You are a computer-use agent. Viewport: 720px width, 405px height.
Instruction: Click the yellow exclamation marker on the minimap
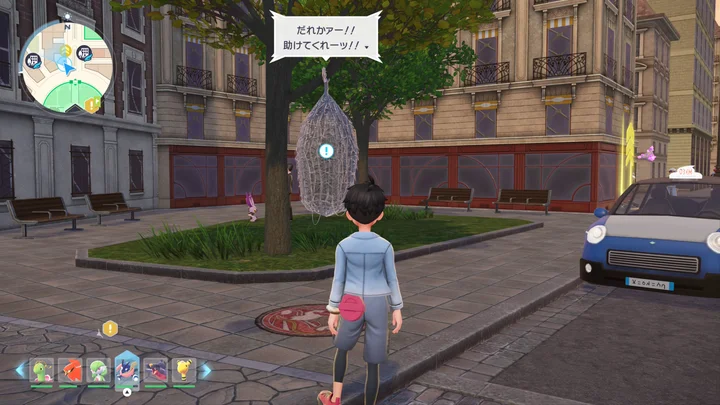(92, 104)
